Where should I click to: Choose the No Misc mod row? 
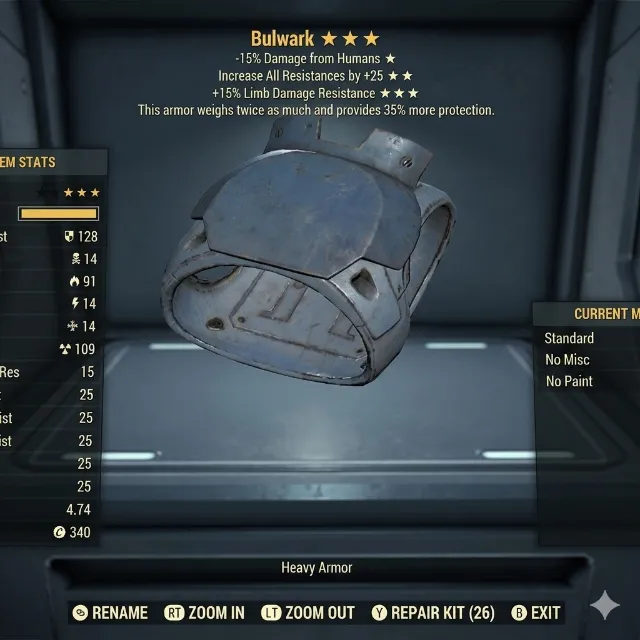567,360
